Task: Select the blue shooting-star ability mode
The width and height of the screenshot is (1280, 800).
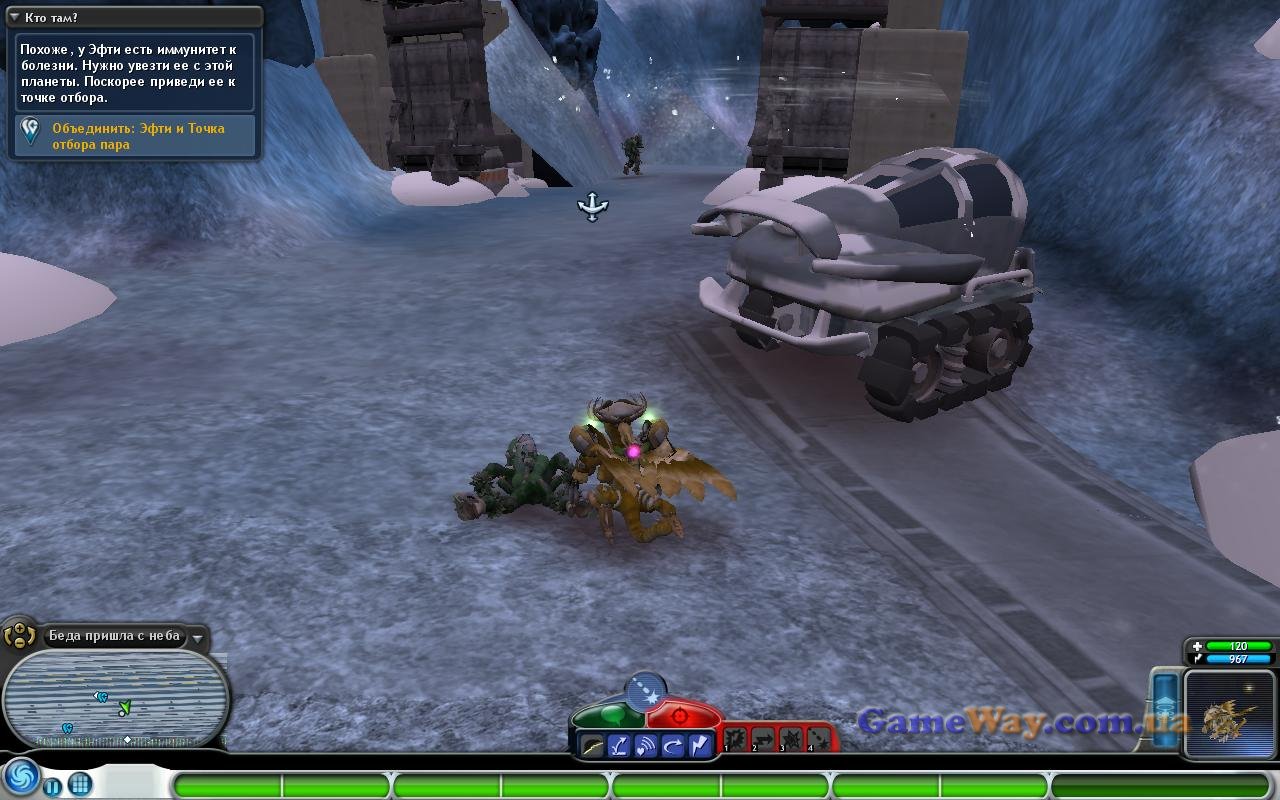Action: 645,690
